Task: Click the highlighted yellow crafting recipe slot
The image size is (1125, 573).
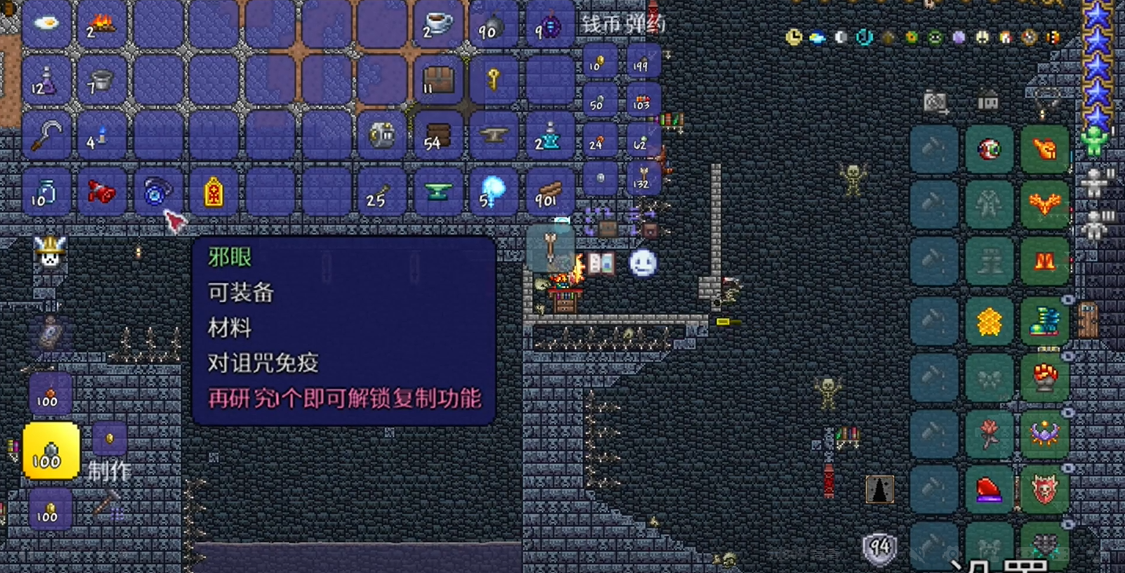Action: (51, 450)
